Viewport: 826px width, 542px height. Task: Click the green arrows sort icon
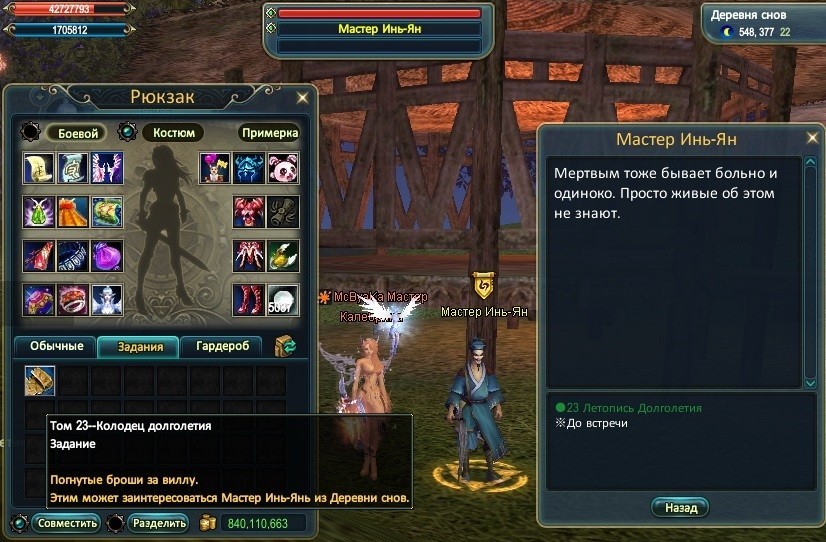pos(286,346)
